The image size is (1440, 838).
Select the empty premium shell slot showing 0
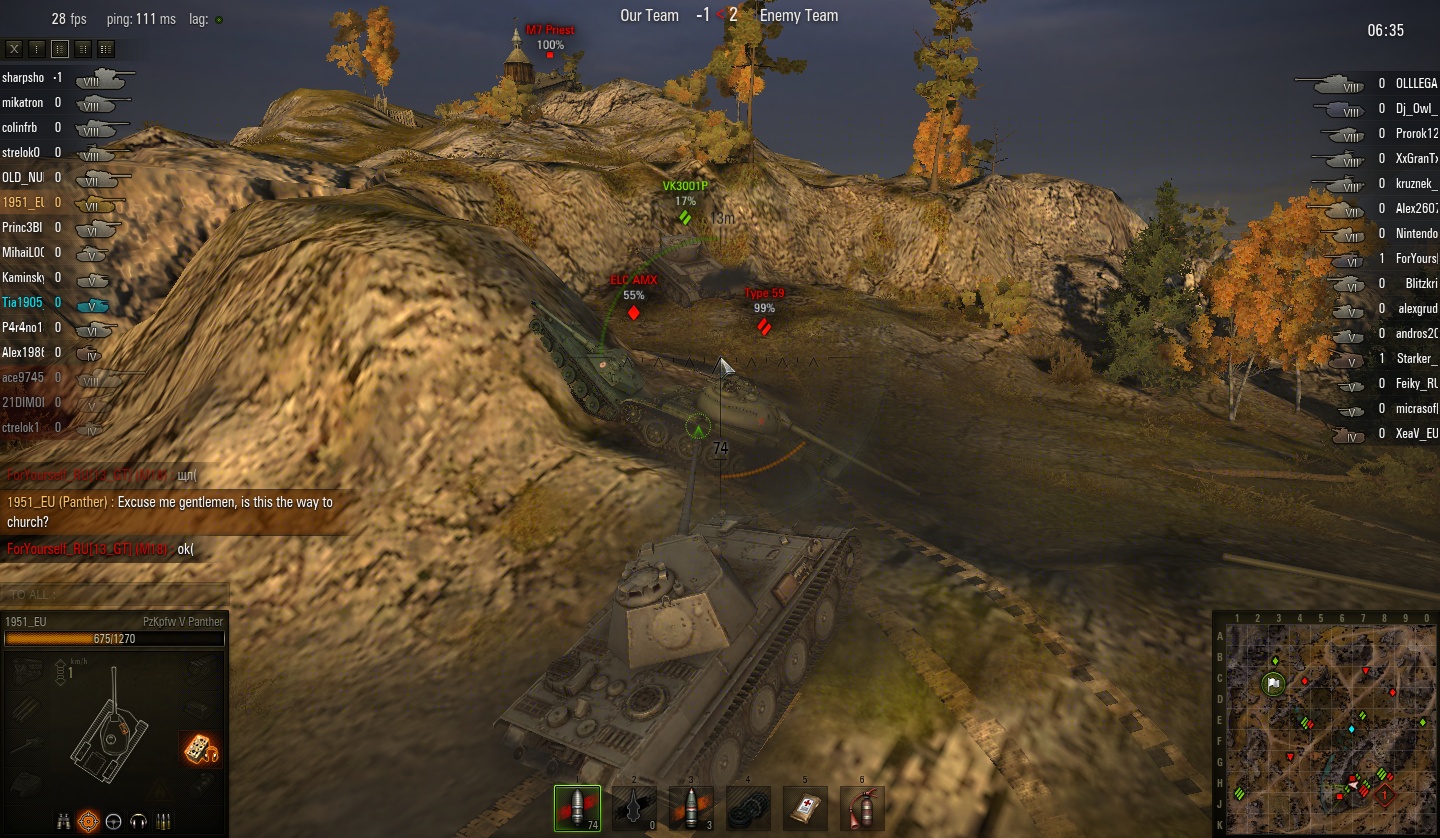[x=634, y=808]
